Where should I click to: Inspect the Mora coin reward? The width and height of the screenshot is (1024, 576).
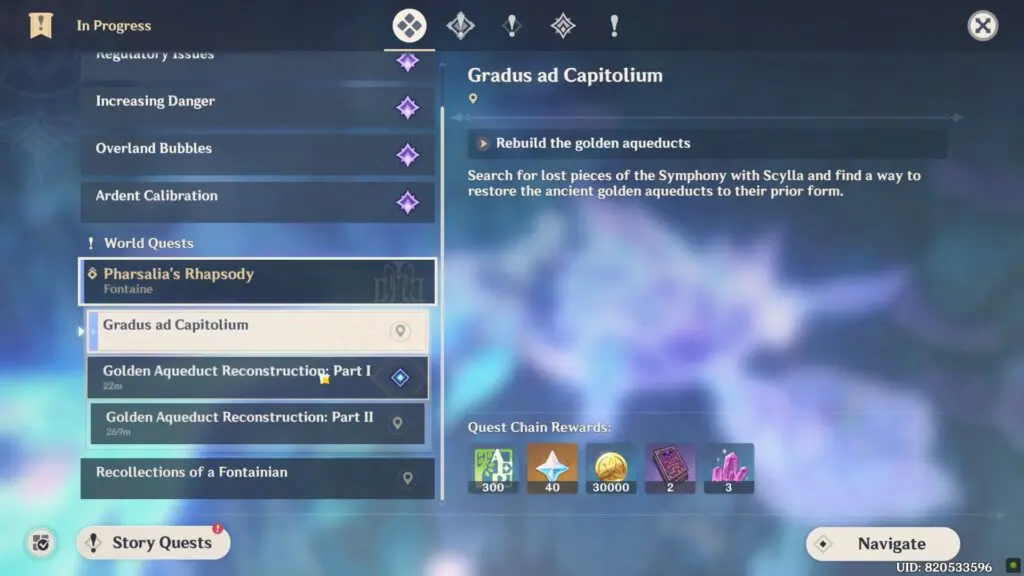(x=610, y=468)
